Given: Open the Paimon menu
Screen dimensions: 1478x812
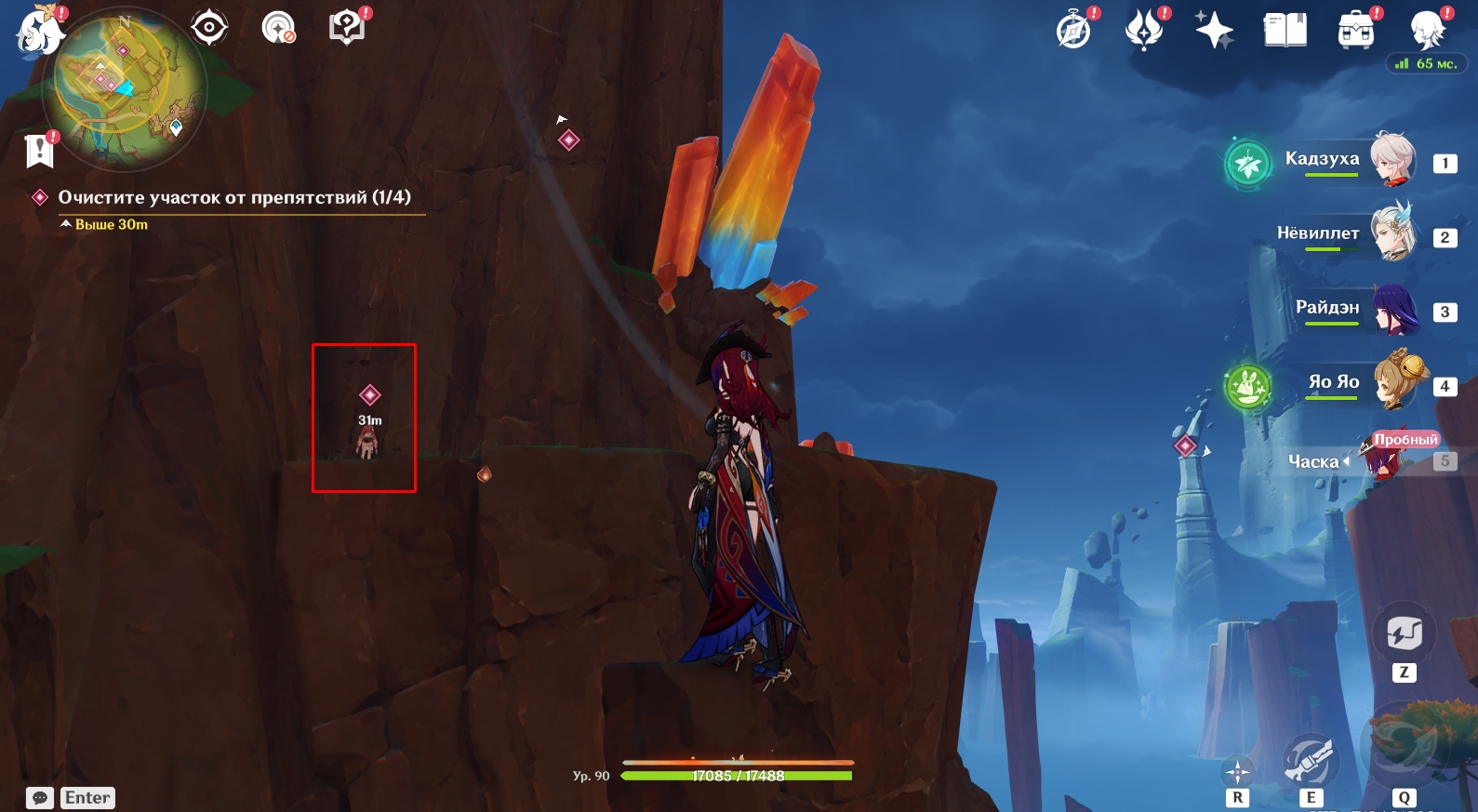Looking at the screenshot, I should (x=39, y=32).
